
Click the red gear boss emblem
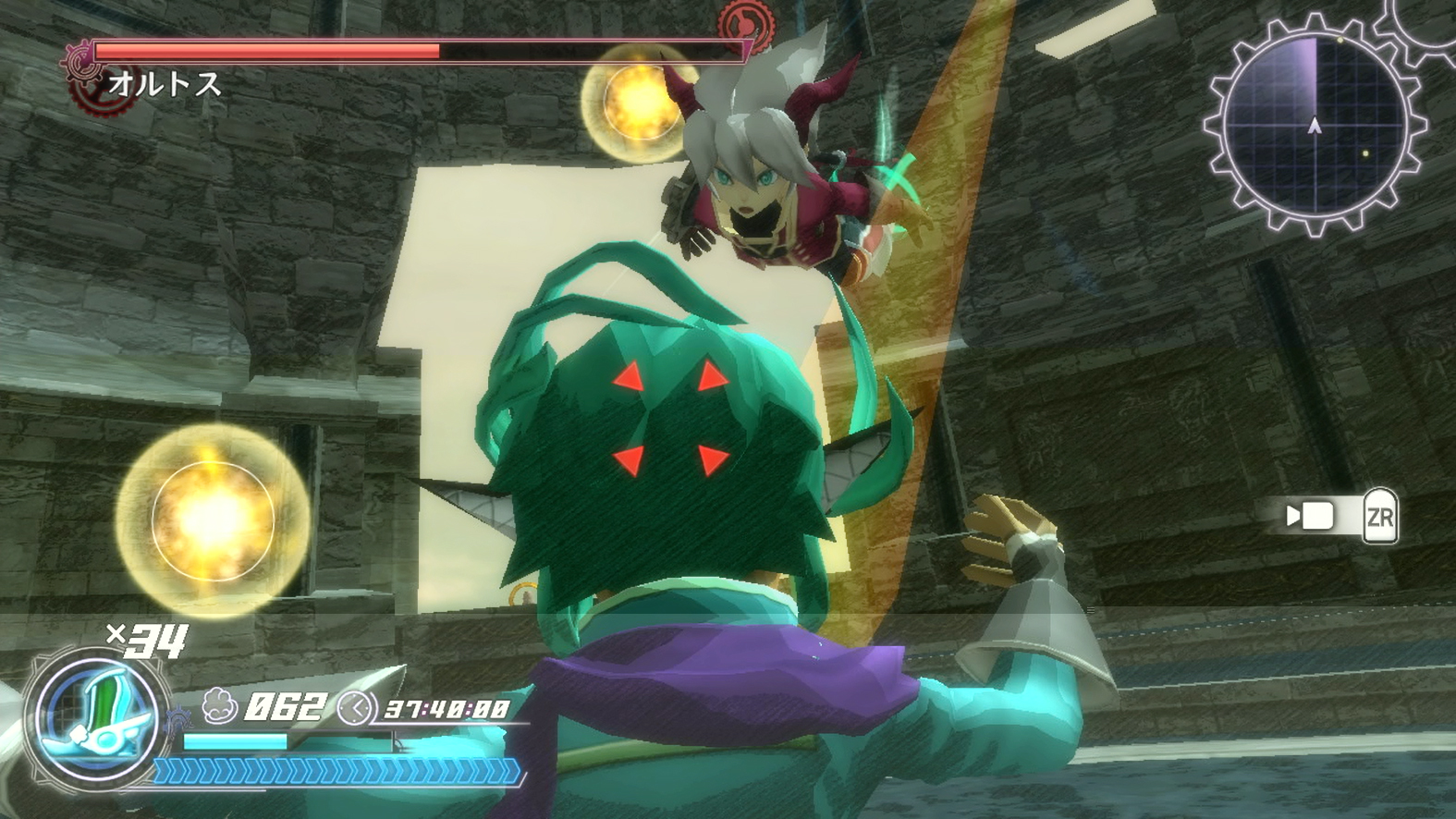click(89, 73)
